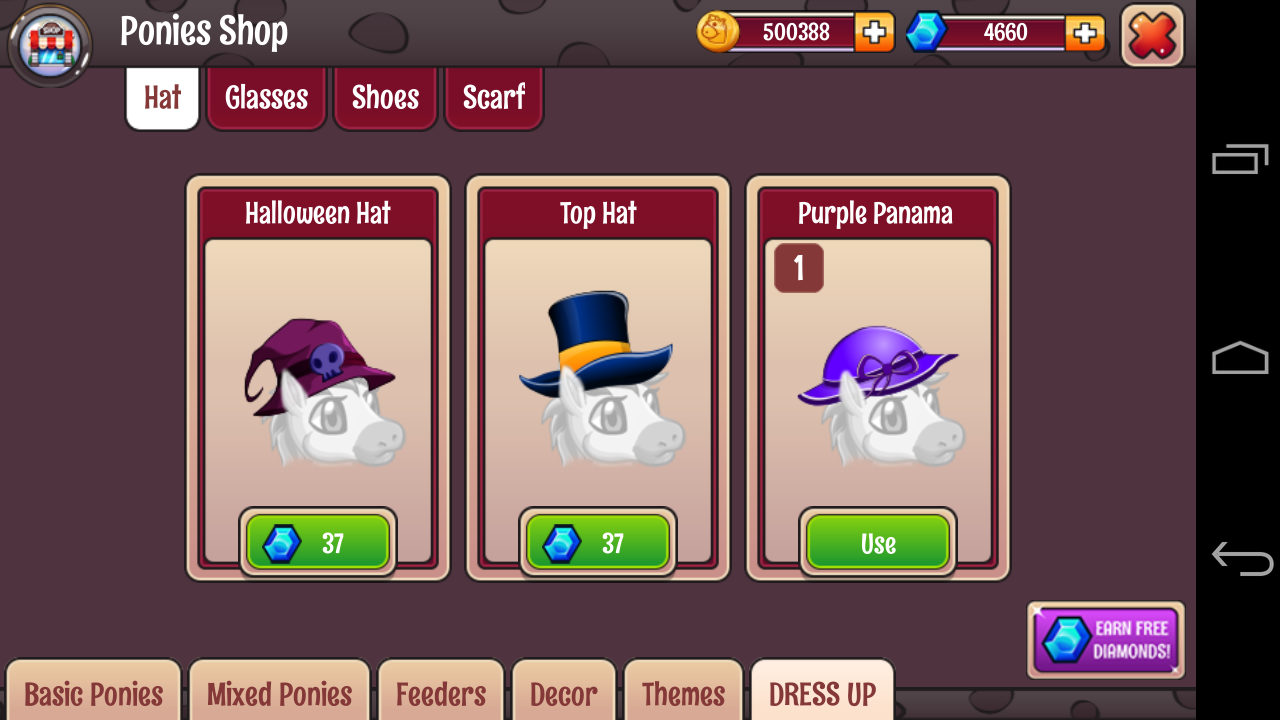Click the diamond icon on Halloween Hat price
Screen dimensions: 1280x720
coord(284,542)
